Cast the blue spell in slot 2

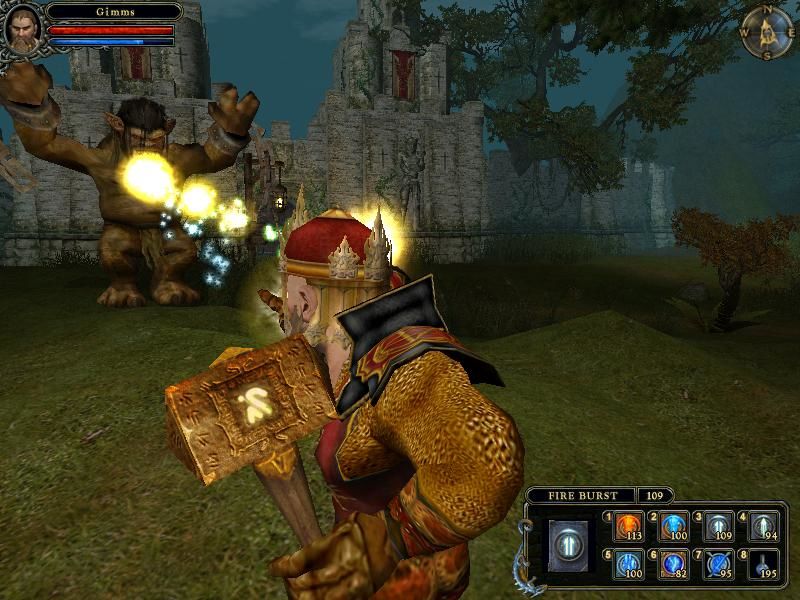pos(673,526)
